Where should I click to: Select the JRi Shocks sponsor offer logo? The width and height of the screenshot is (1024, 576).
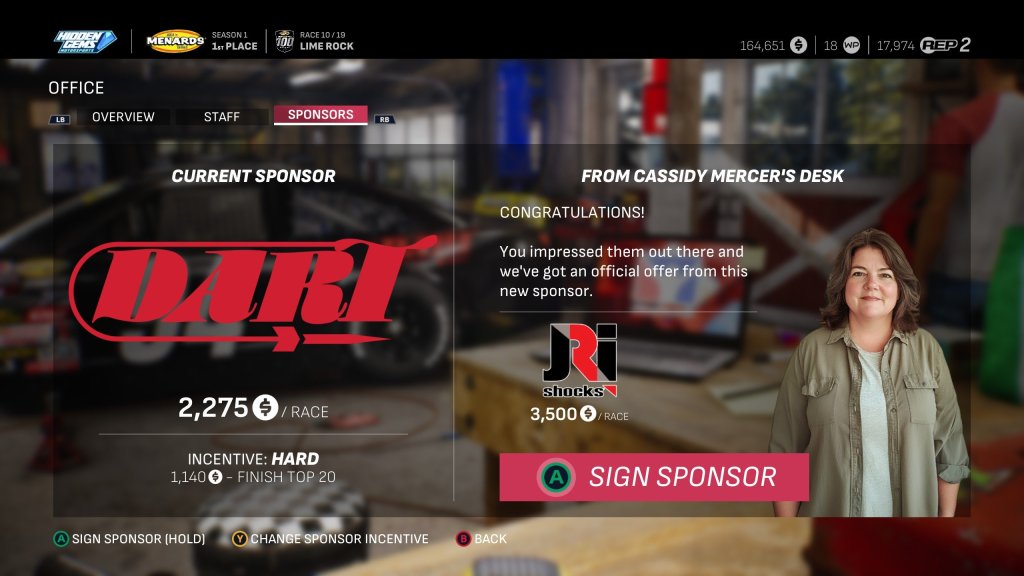579,361
